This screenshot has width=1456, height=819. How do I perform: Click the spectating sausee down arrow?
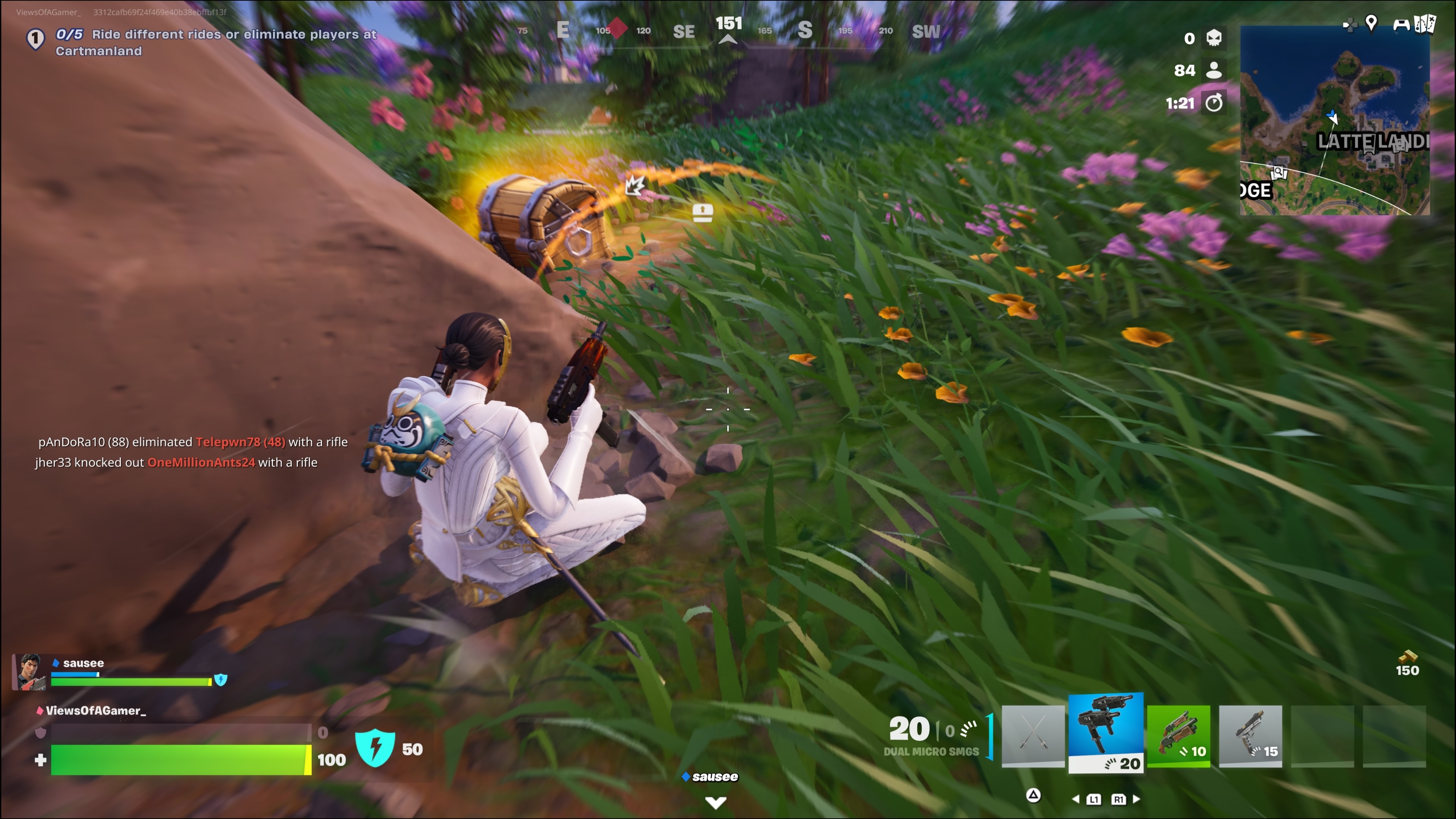pyautogui.click(x=715, y=802)
